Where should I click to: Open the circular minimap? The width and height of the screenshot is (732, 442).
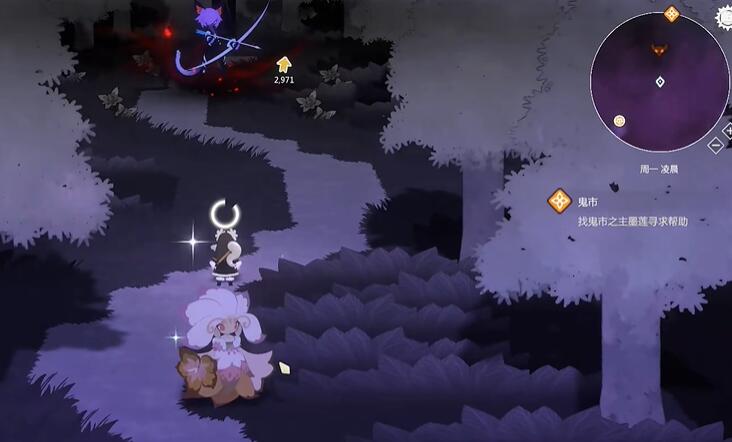coord(659,82)
